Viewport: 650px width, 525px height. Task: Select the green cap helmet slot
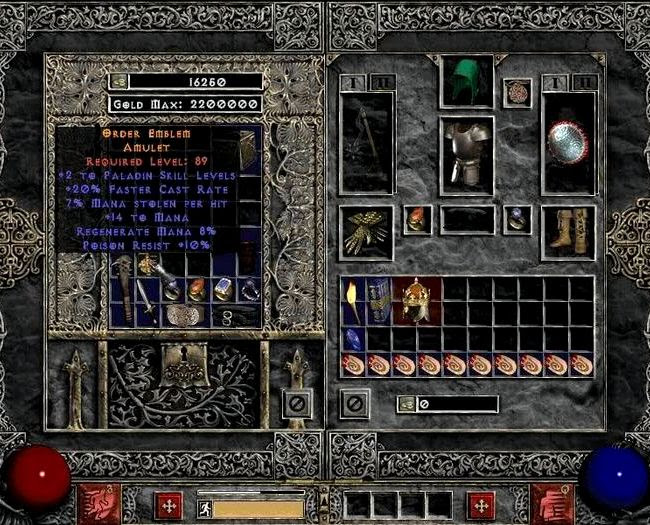466,81
